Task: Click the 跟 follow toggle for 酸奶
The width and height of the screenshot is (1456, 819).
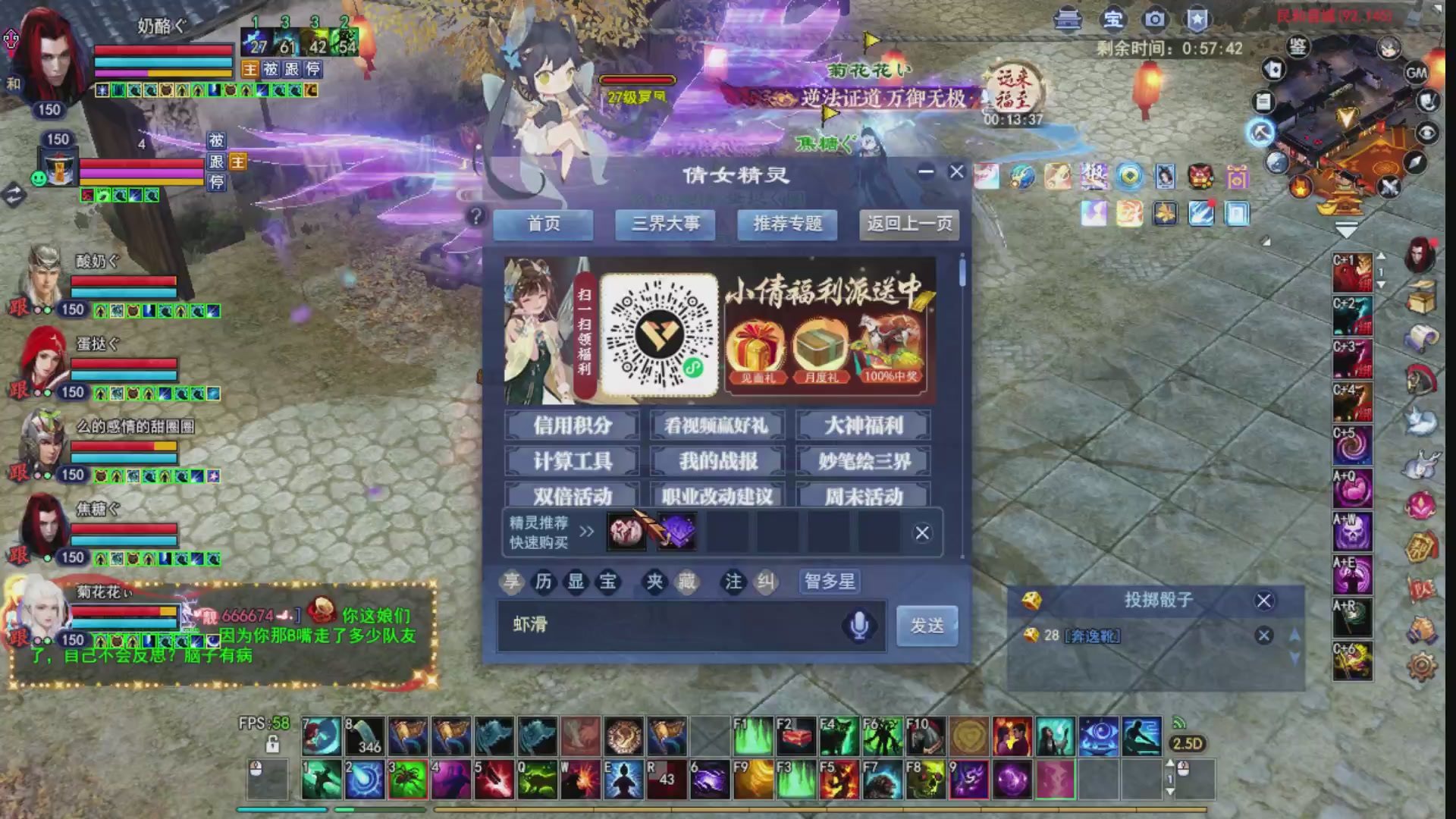Action: point(21,309)
